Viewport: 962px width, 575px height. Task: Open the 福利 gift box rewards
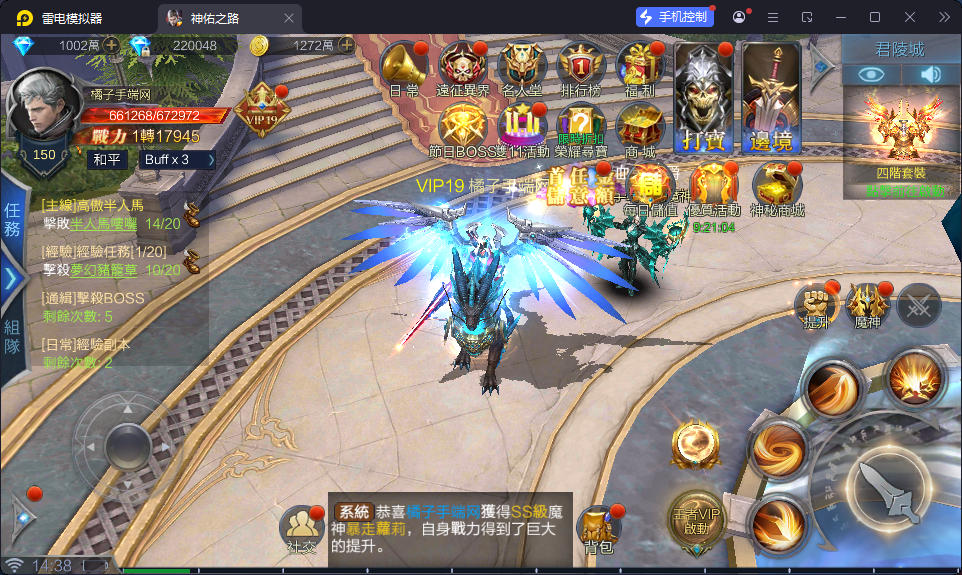coord(640,68)
